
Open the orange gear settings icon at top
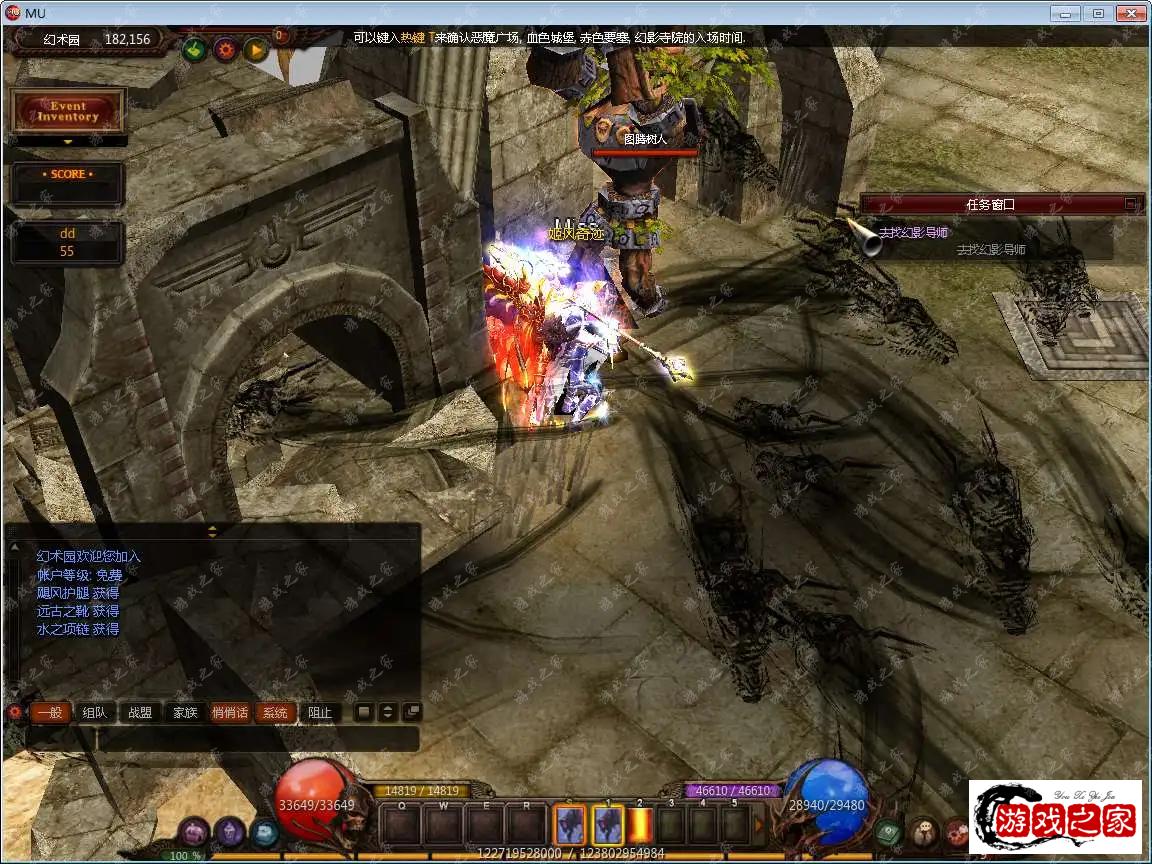pyautogui.click(x=225, y=49)
